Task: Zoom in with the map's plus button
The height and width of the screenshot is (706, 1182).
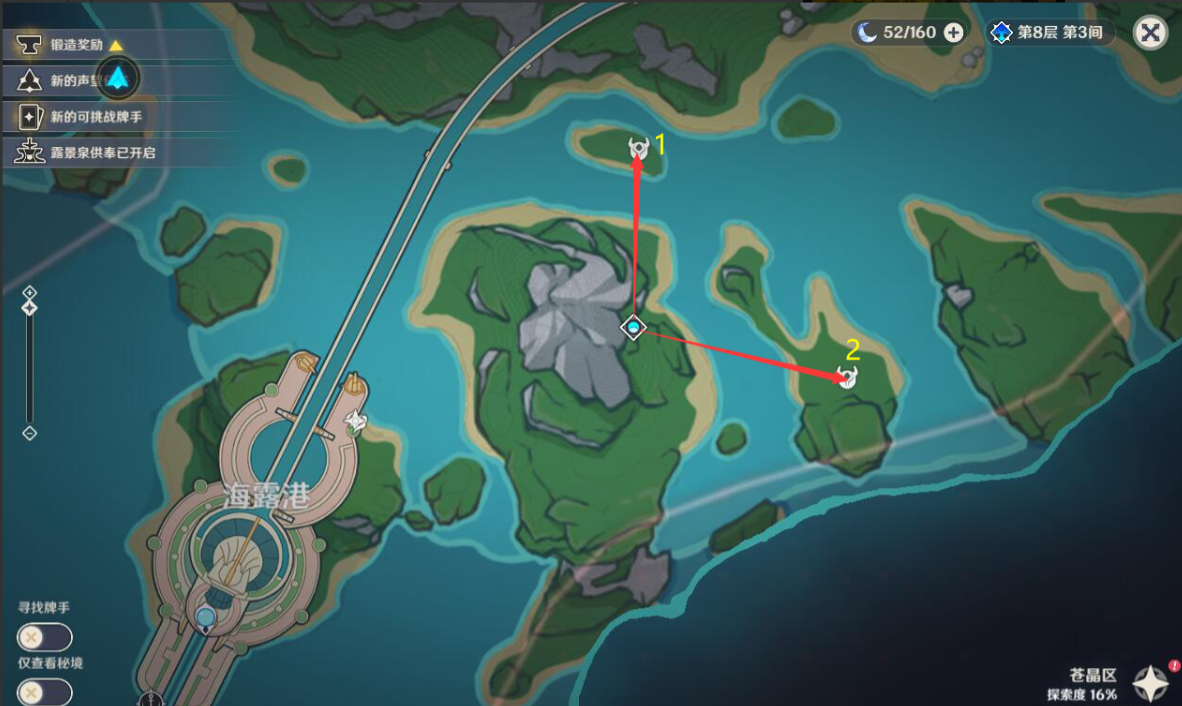Action: (x=30, y=292)
